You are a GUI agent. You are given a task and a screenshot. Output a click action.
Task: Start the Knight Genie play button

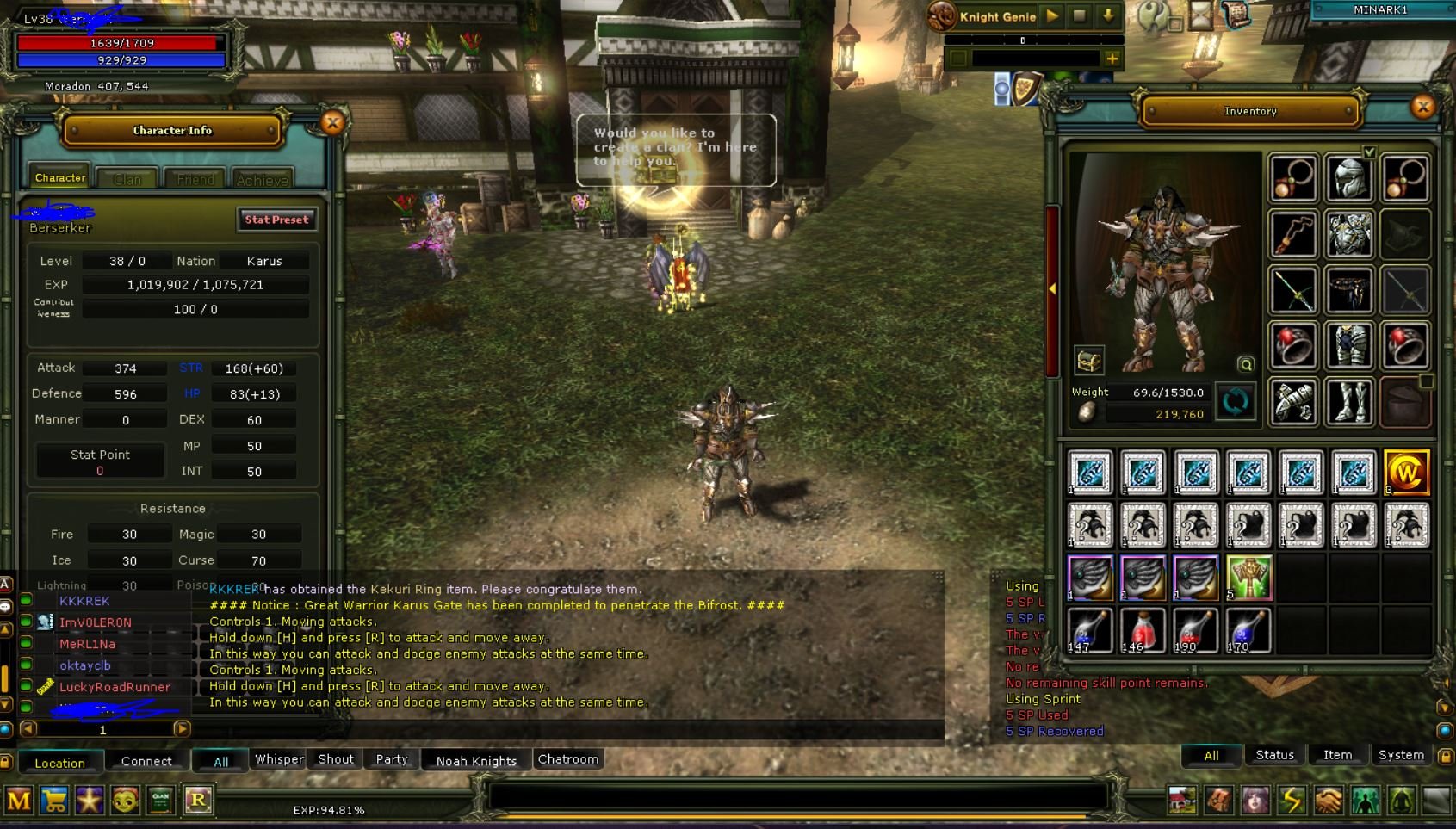1052,16
